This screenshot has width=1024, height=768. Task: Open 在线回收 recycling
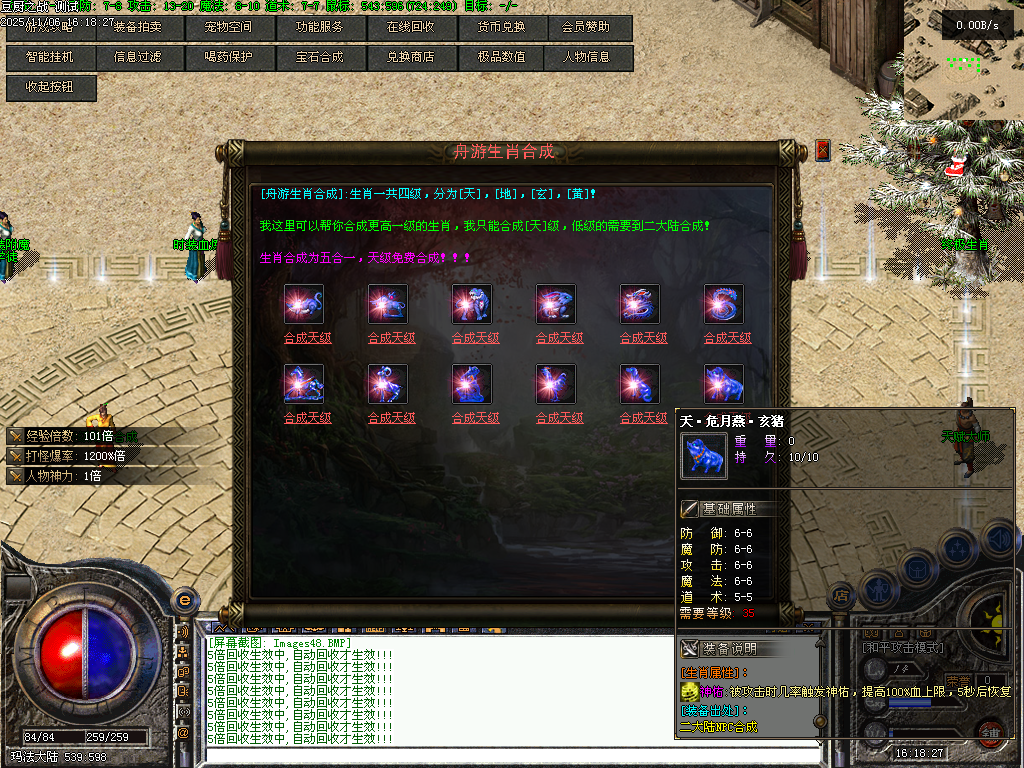[x=410, y=27]
